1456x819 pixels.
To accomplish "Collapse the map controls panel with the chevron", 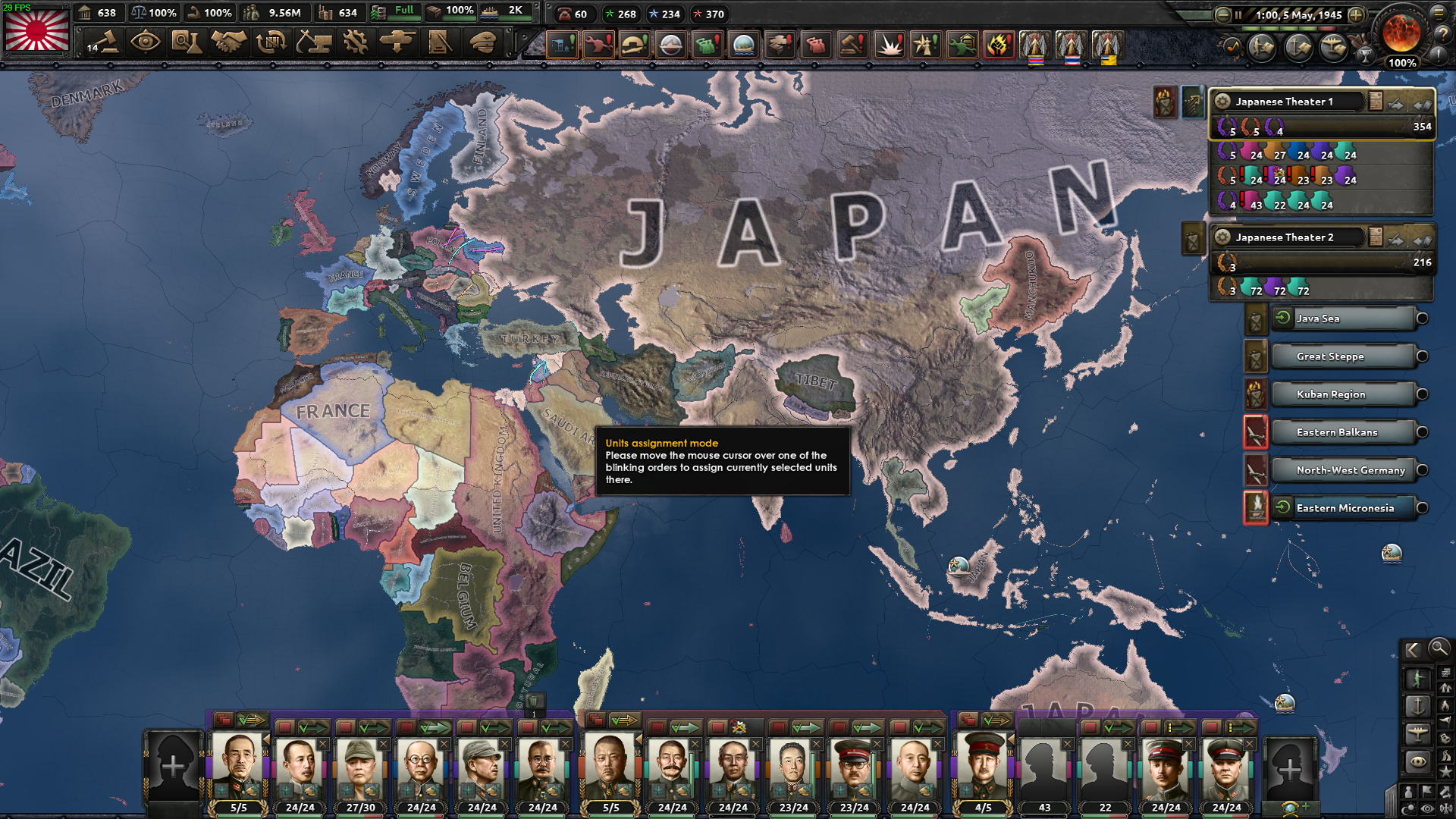I will point(1413,650).
